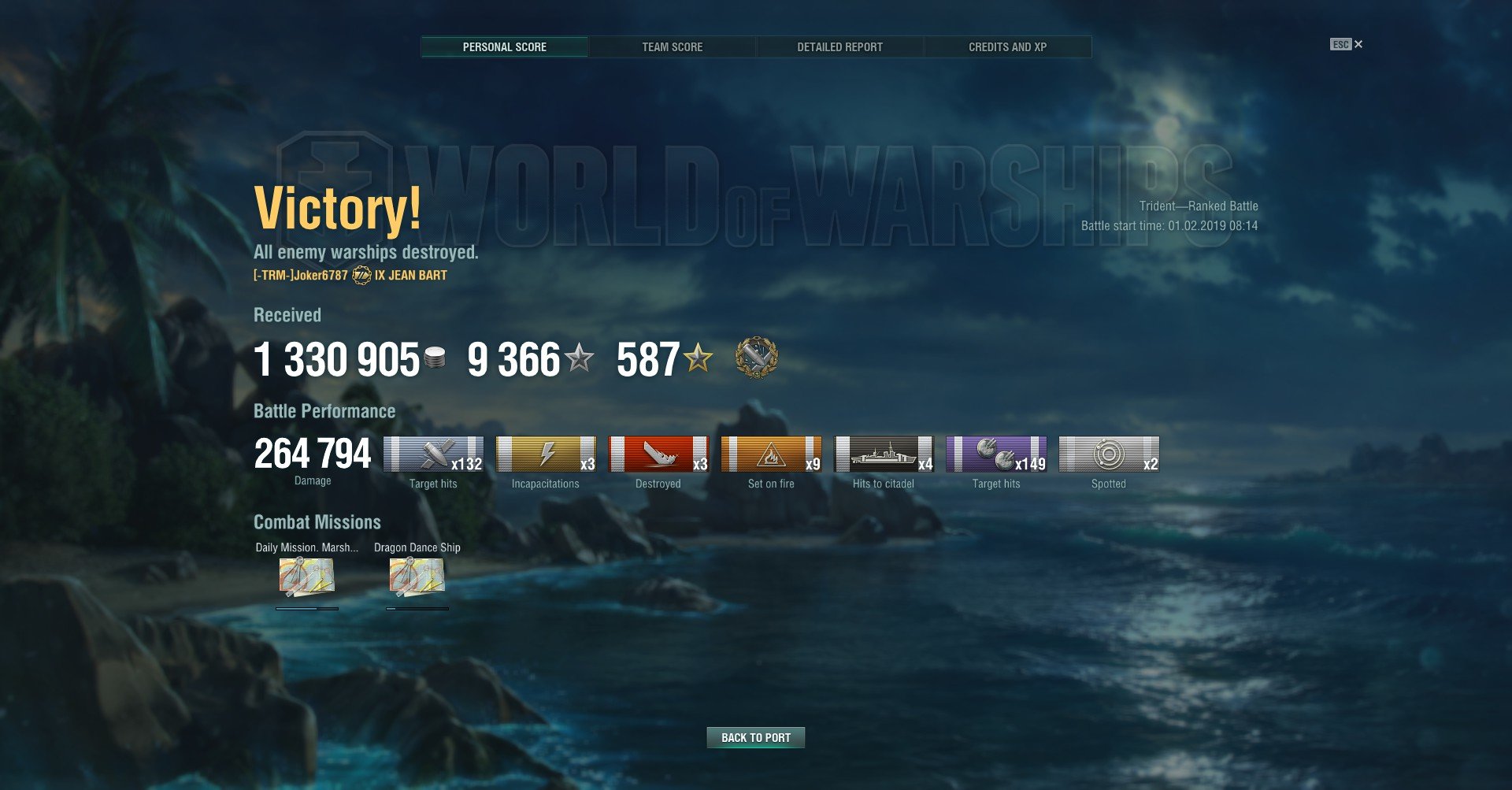Choose the Hits to citadel ribbon
Viewport: 1512px width, 790px height.
884,454
